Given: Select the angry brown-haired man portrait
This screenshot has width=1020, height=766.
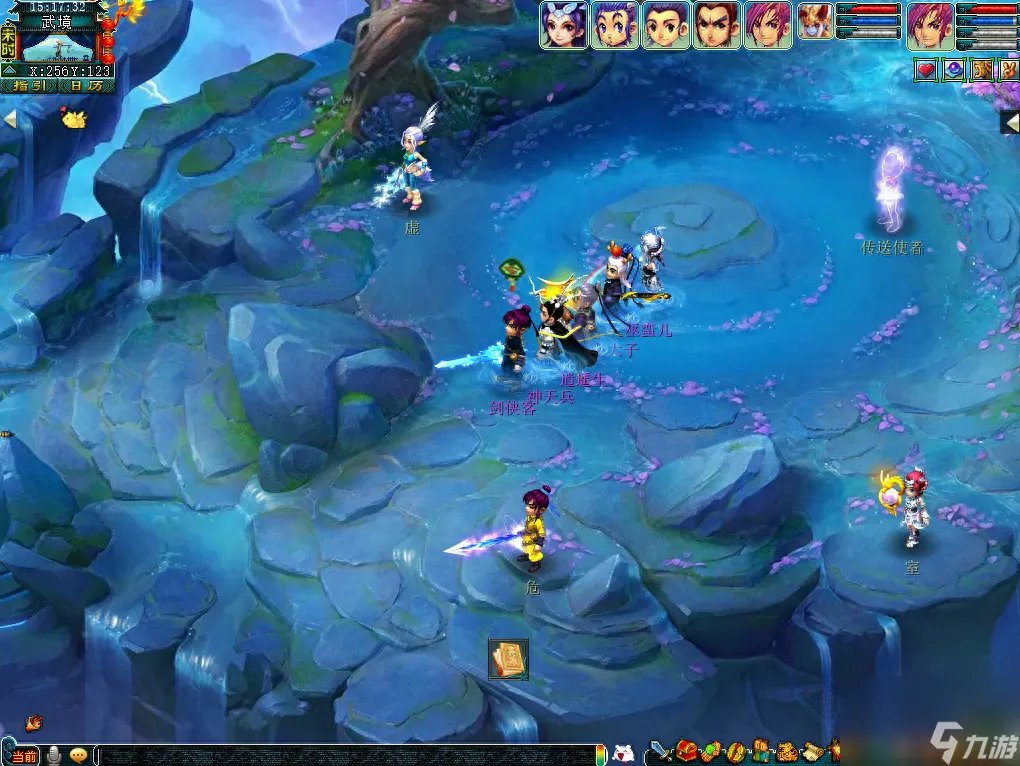Looking at the screenshot, I should [x=717, y=25].
